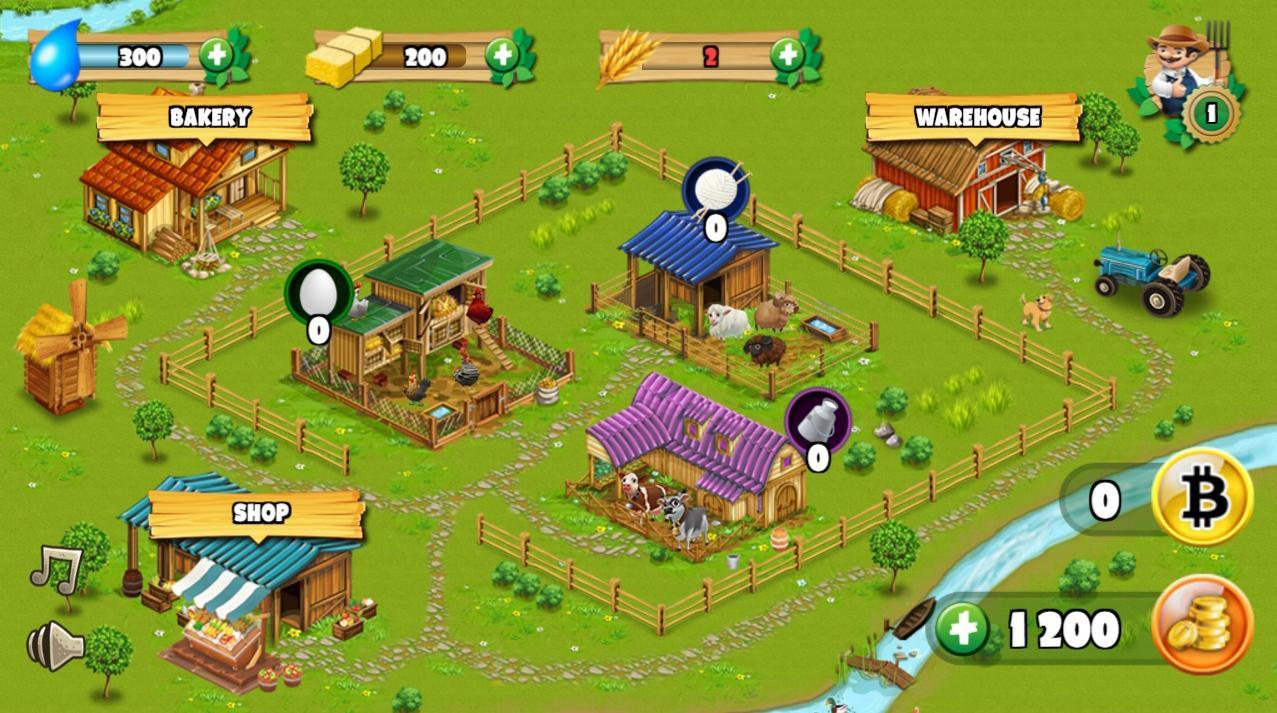Add more water with the plus button
Image resolution: width=1277 pixels, height=713 pixels.
[x=217, y=55]
